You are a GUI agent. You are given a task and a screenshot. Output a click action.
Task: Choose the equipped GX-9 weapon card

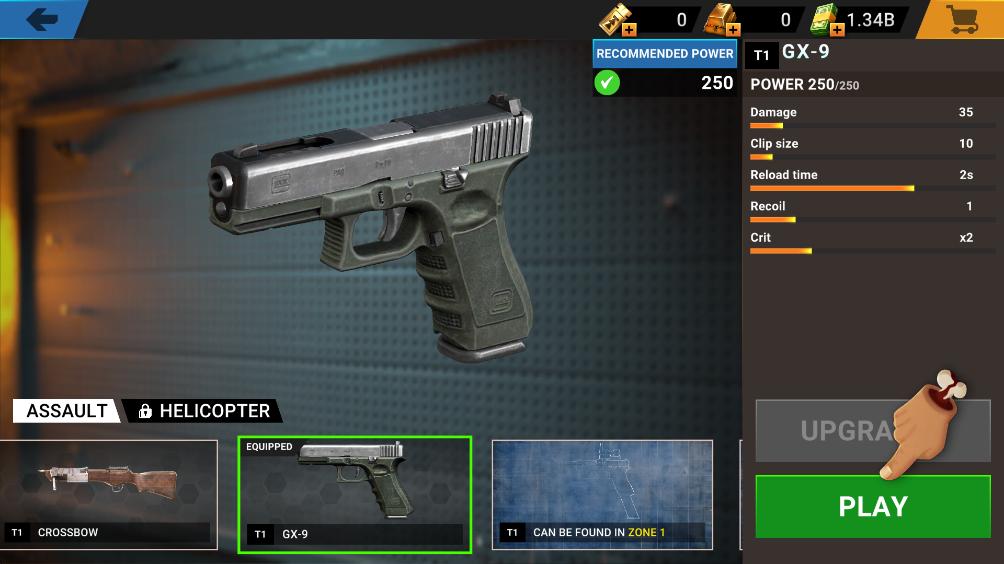tap(354, 494)
